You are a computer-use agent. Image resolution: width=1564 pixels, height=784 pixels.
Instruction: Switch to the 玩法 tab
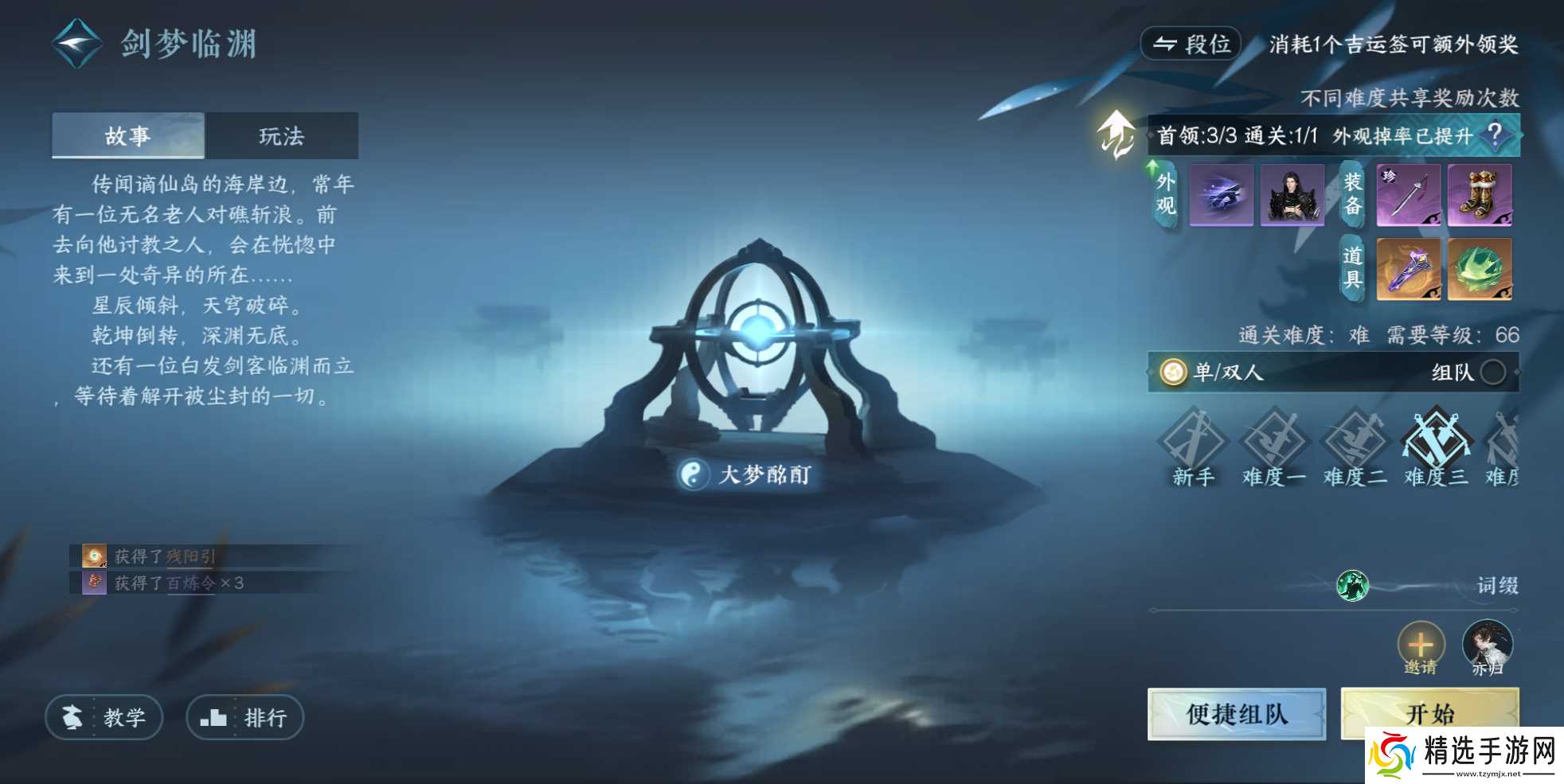click(283, 135)
